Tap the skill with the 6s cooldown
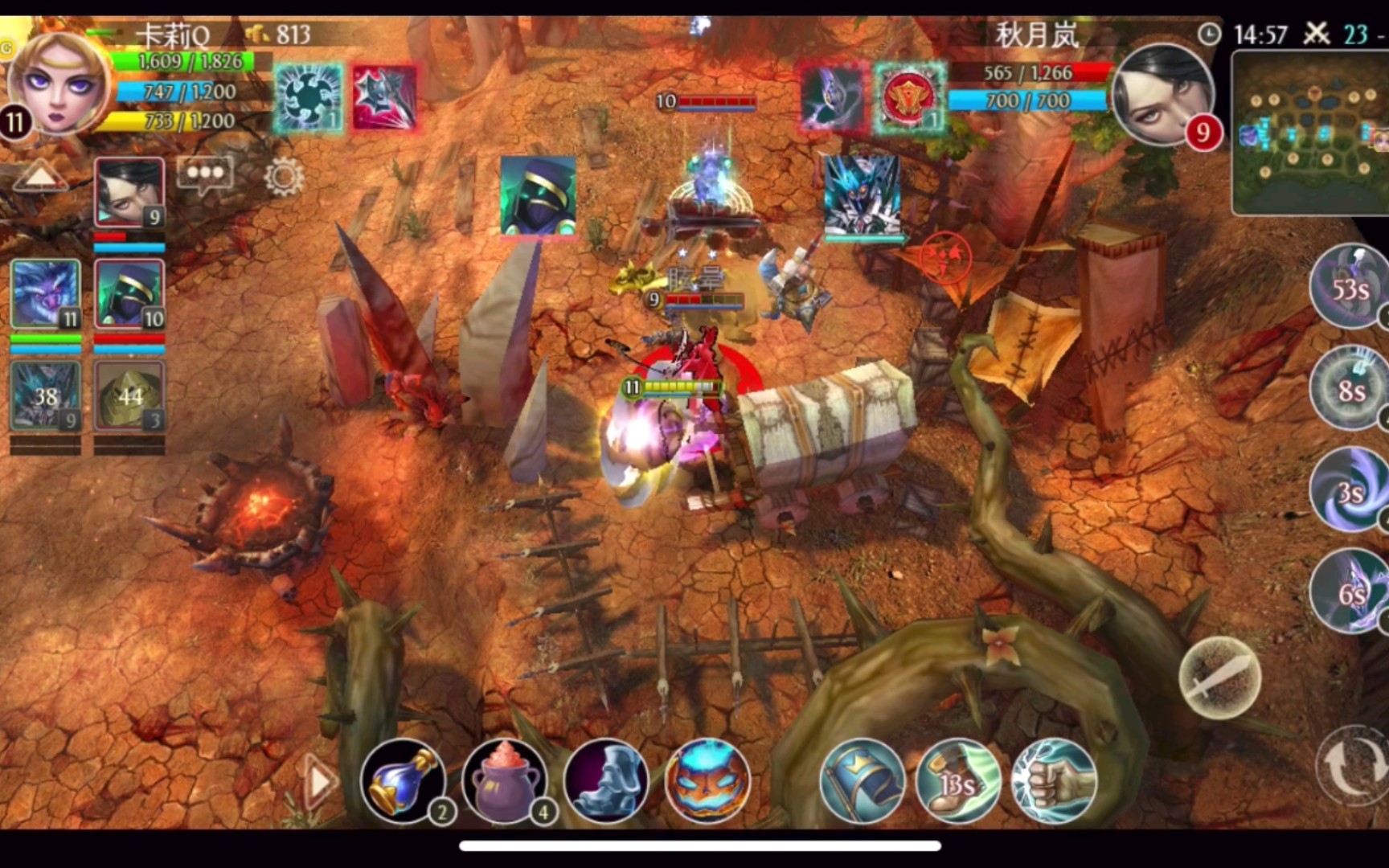The width and height of the screenshot is (1389, 868). [1350, 592]
